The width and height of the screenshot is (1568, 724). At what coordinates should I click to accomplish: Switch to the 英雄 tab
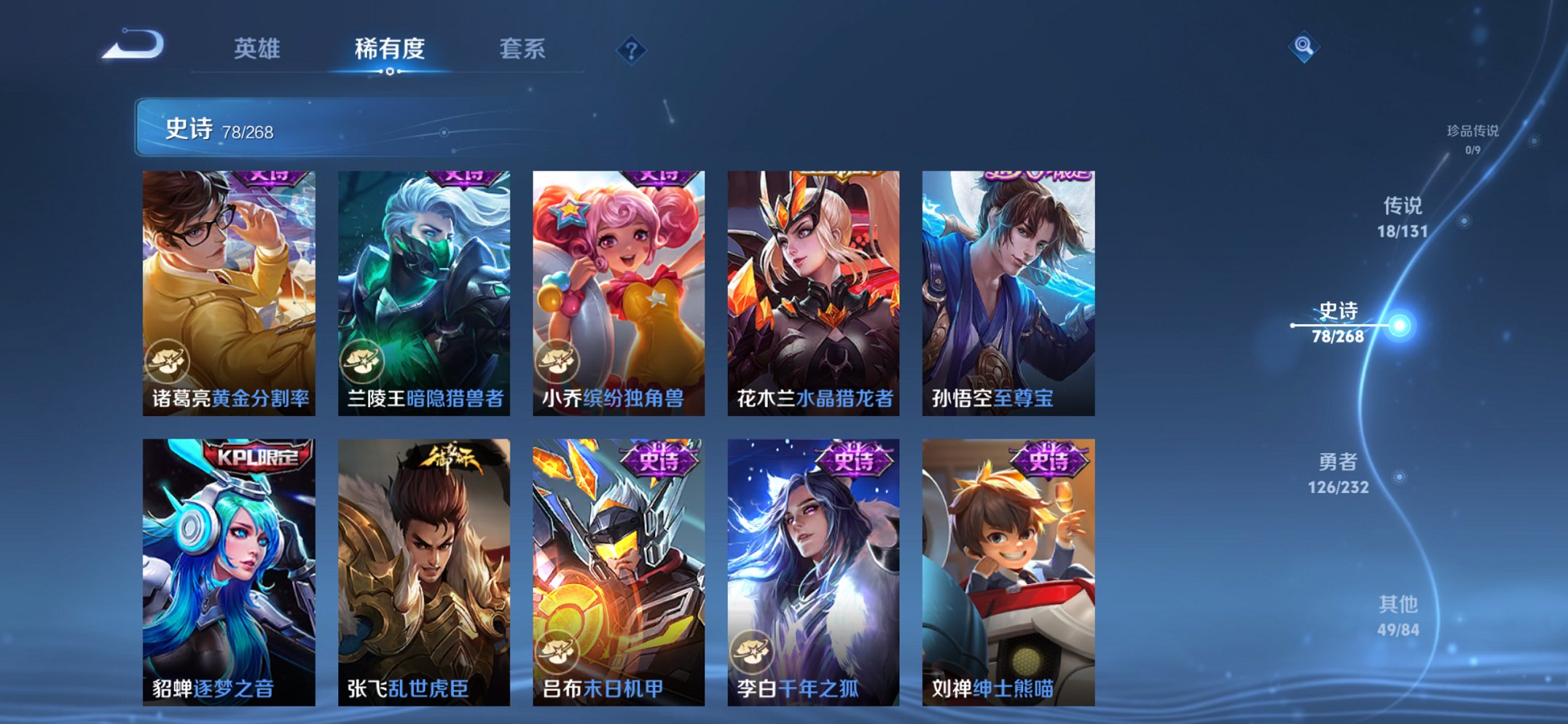257,50
